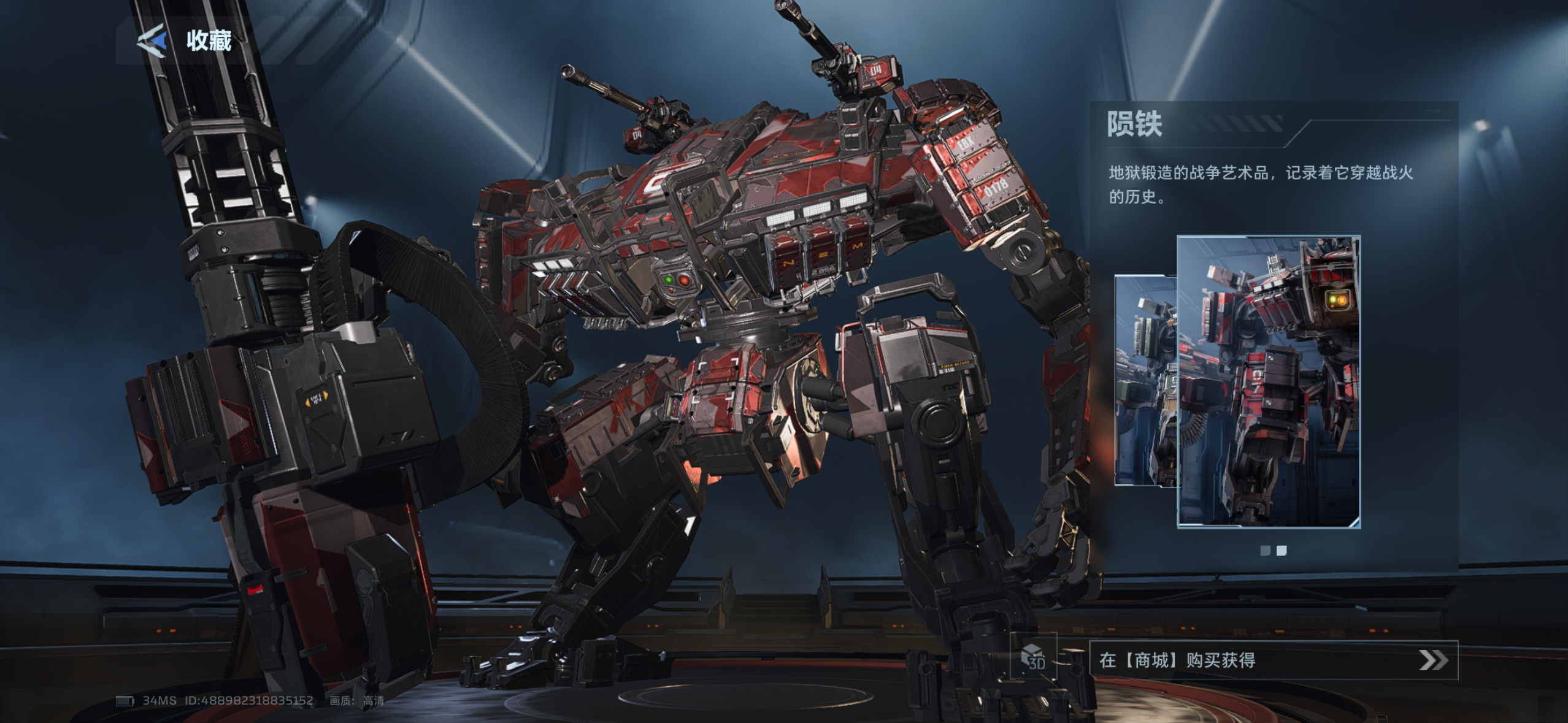Open the 商城 purchase link
This screenshot has width=1568, height=723.
pyautogui.click(x=1273, y=660)
